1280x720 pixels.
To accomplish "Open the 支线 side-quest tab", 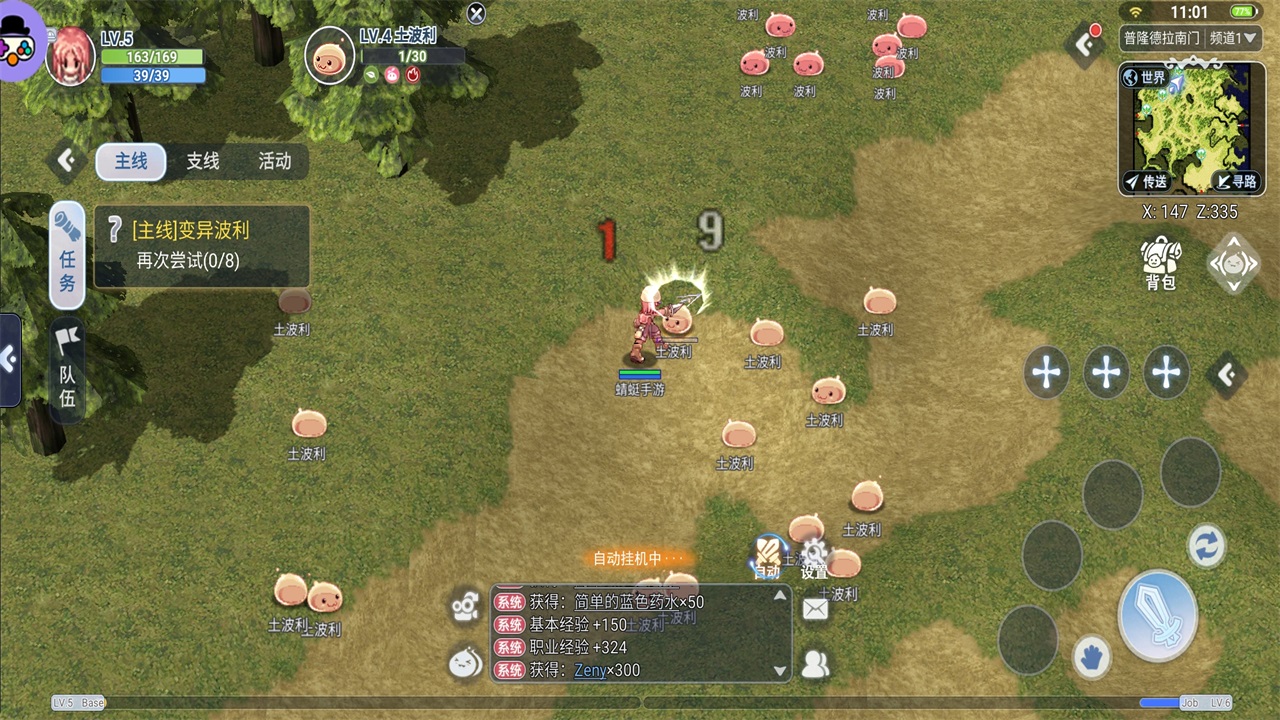I will point(203,161).
